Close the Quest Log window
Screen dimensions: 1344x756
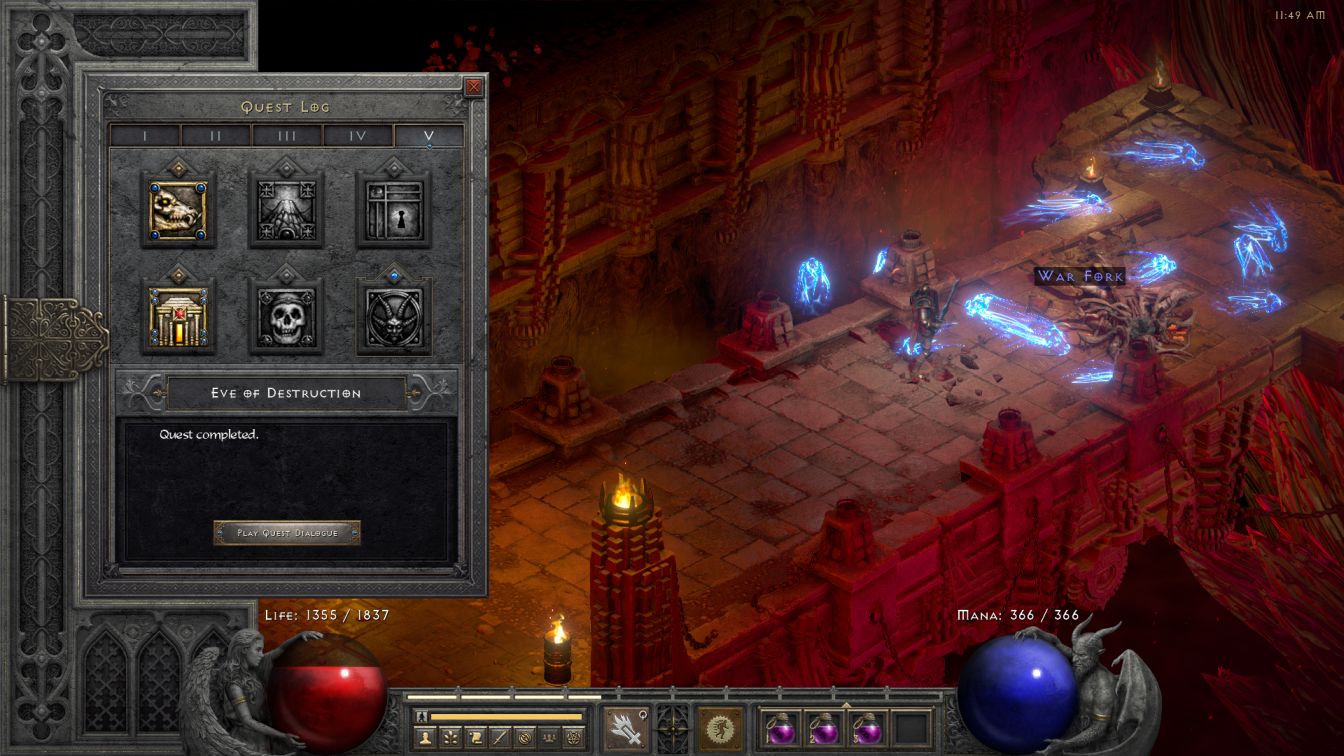click(x=474, y=87)
